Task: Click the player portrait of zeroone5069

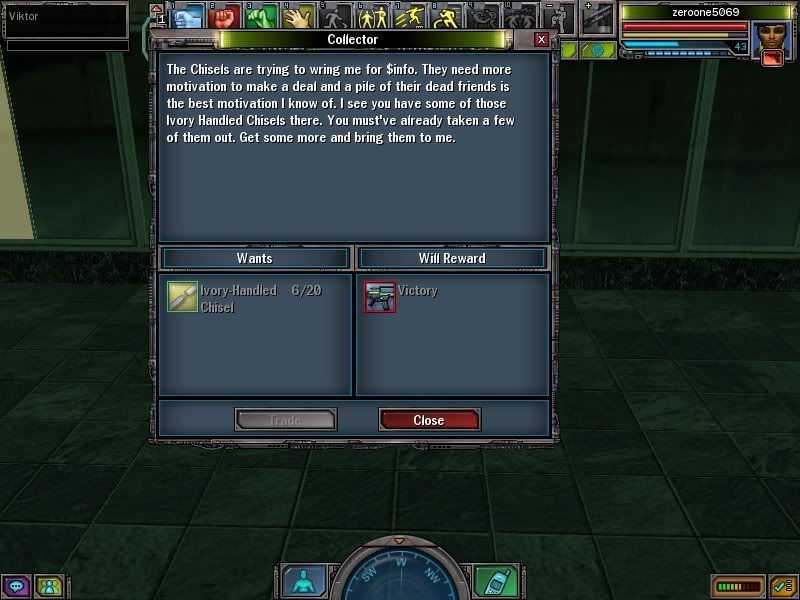Action: coord(771,40)
